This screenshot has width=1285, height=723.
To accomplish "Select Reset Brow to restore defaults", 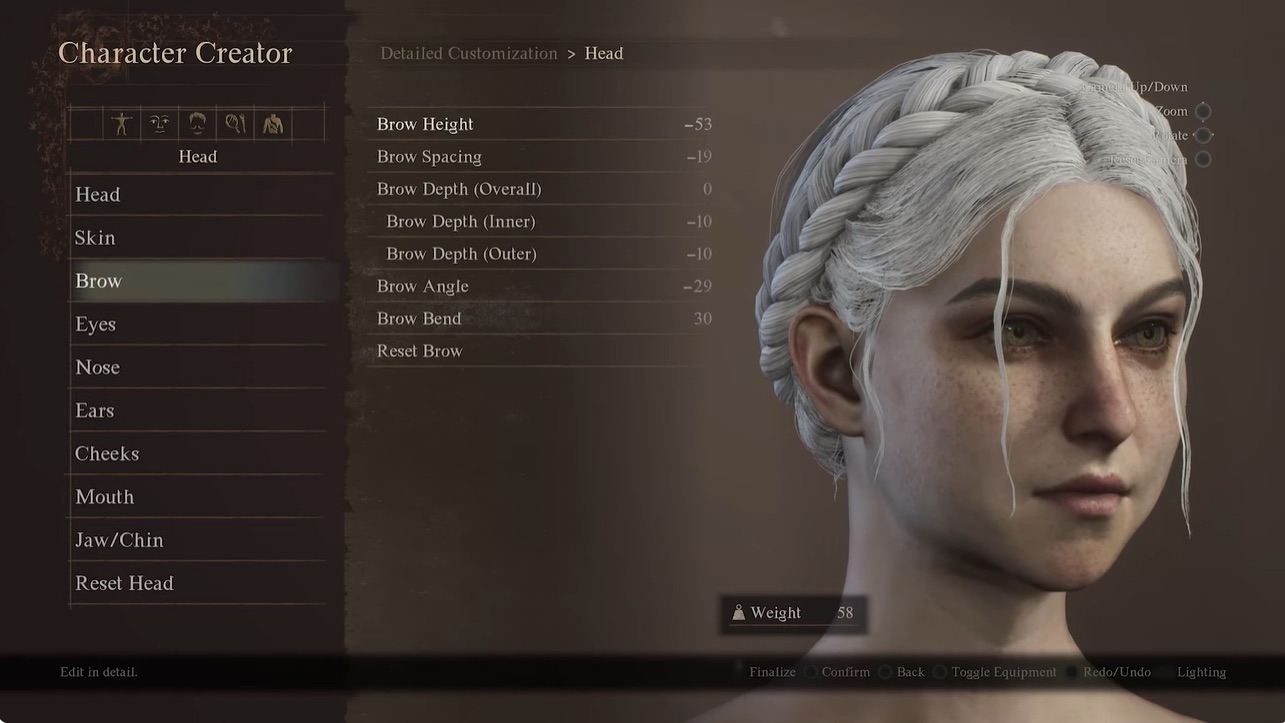I will pyautogui.click(x=419, y=350).
